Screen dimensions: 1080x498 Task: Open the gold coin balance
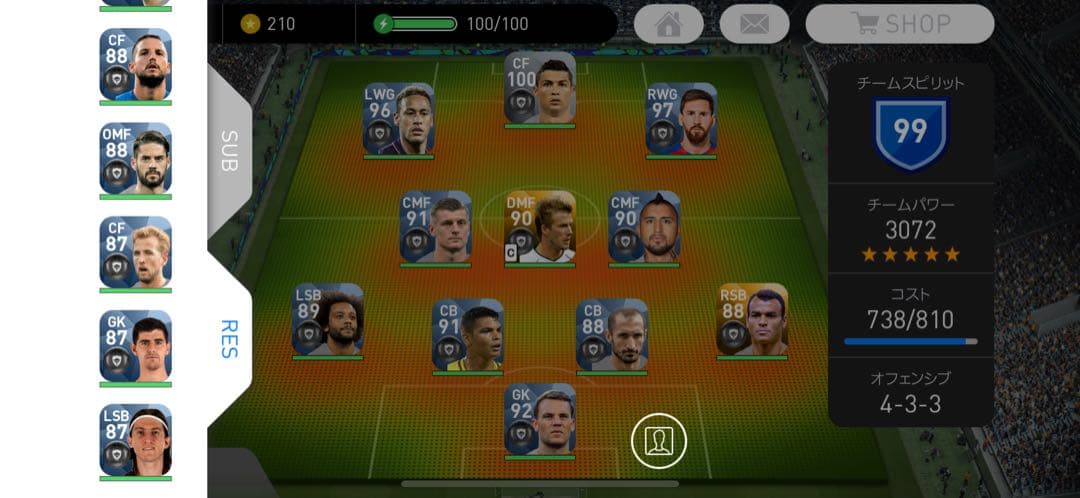(x=268, y=24)
